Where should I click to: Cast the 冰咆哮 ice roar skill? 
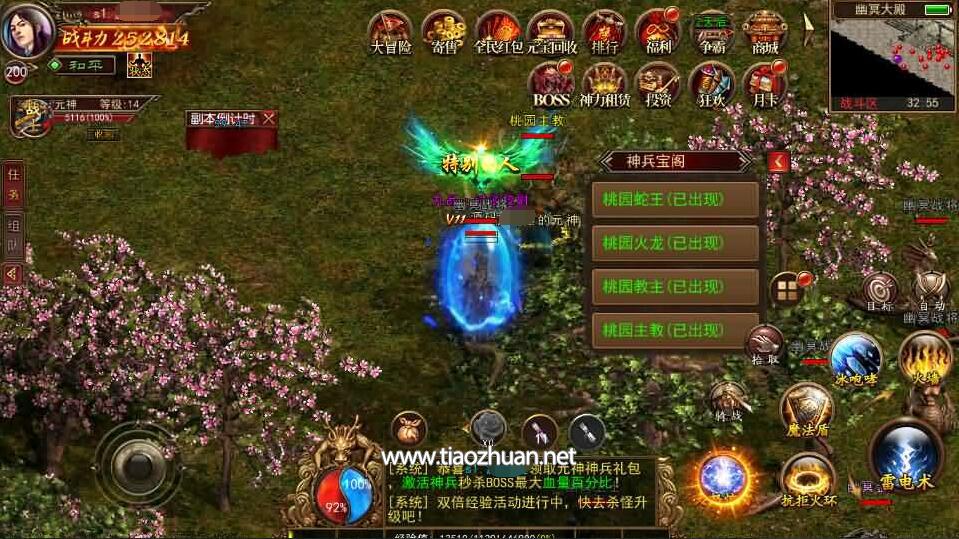855,357
